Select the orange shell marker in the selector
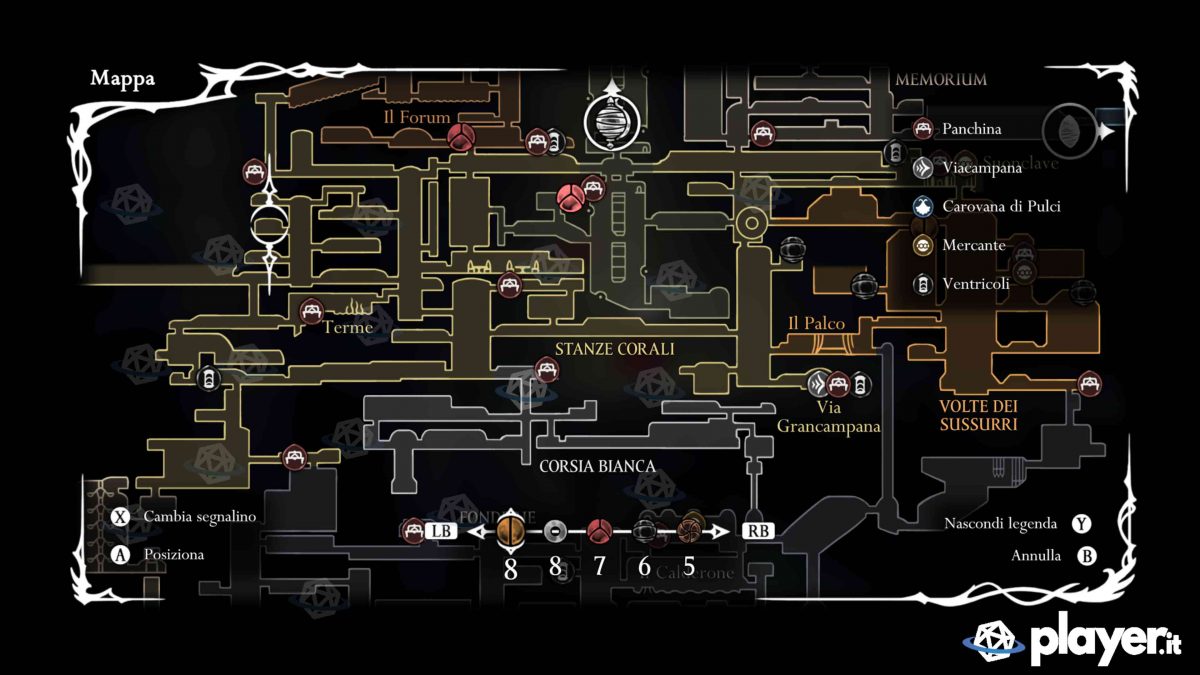 [511, 531]
